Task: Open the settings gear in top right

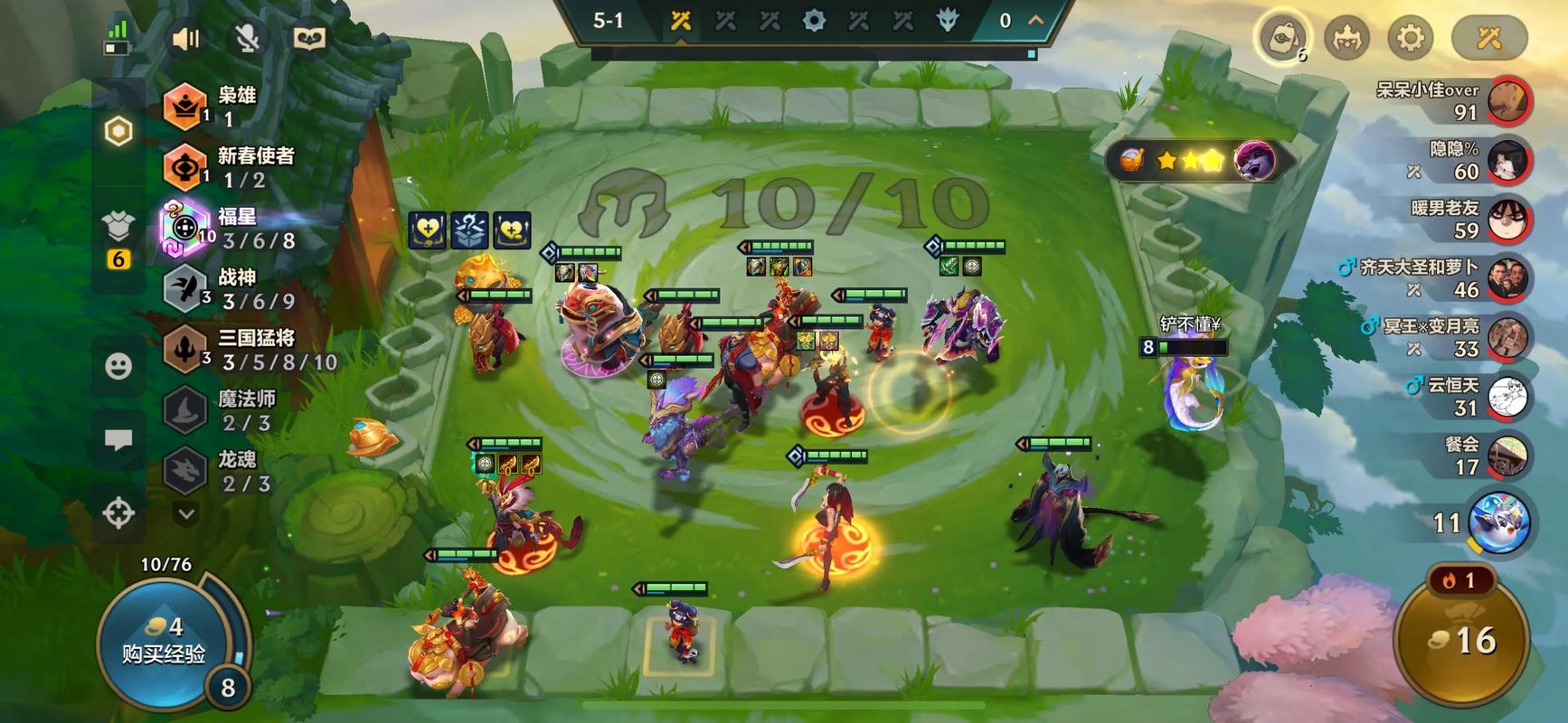Action: coord(1410,38)
